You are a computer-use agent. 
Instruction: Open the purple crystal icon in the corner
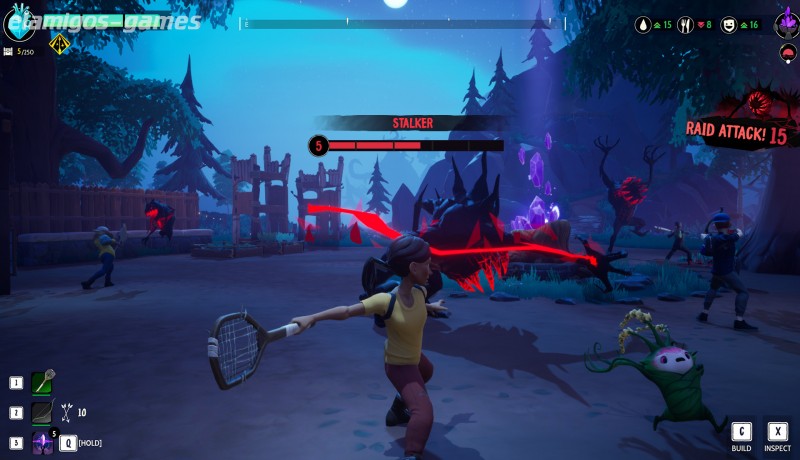click(x=786, y=22)
